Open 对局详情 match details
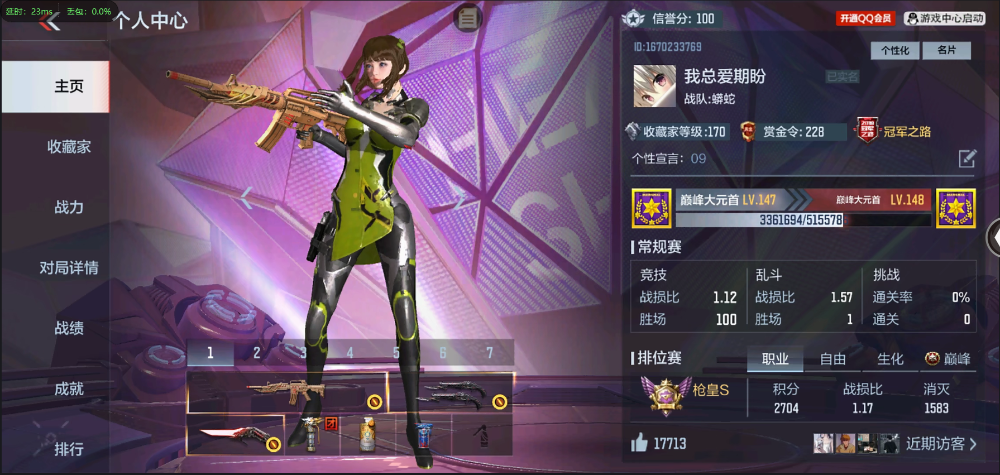 (x=69, y=267)
